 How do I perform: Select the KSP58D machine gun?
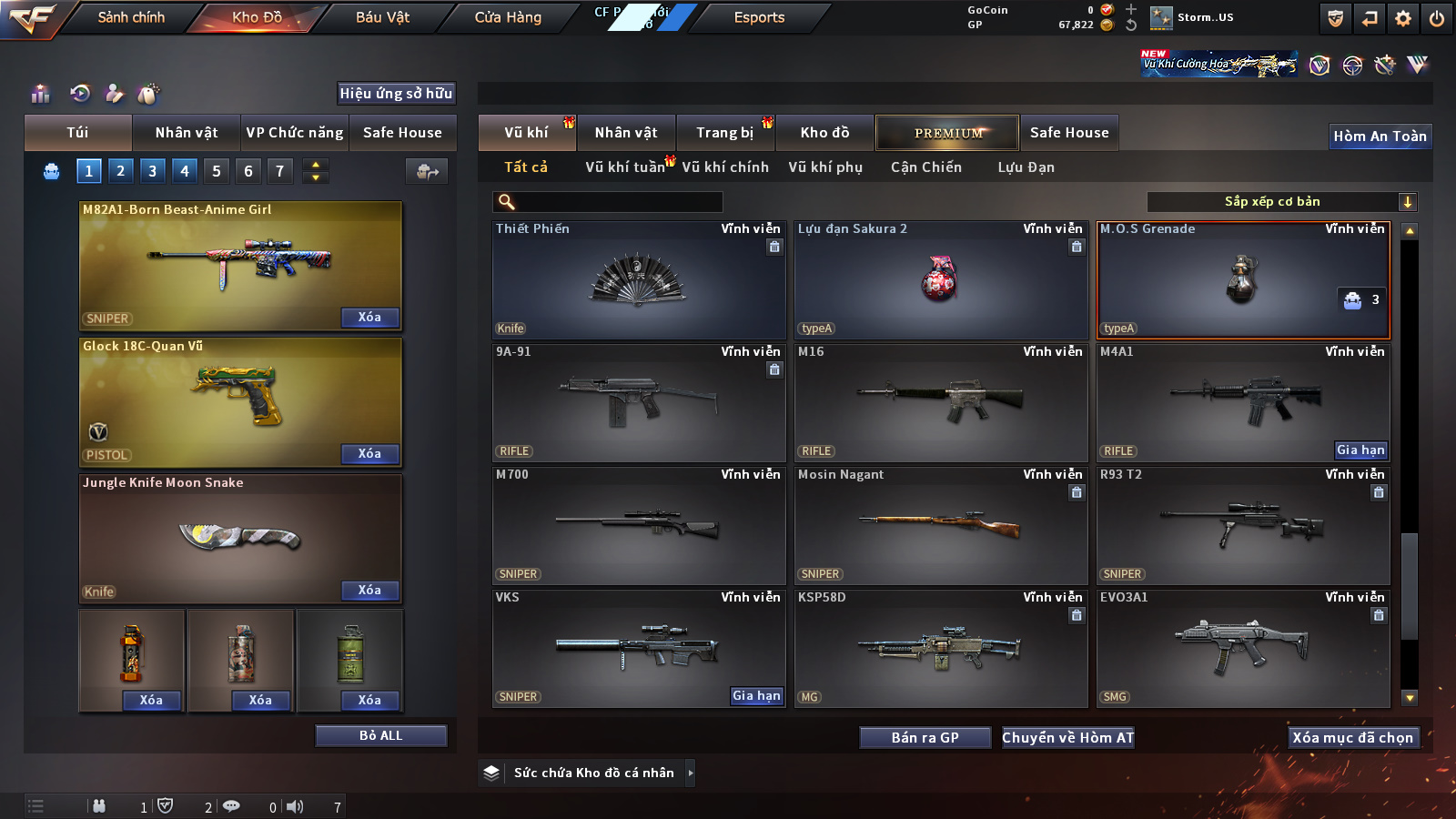tap(940, 648)
